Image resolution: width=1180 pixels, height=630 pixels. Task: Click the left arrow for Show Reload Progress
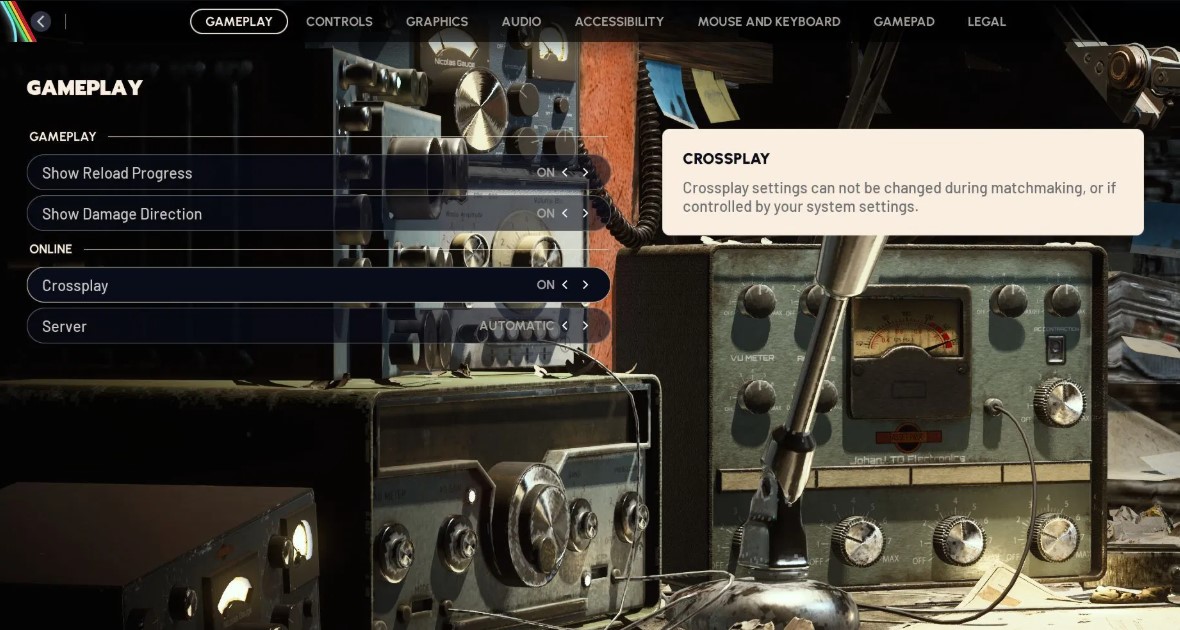pos(565,173)
